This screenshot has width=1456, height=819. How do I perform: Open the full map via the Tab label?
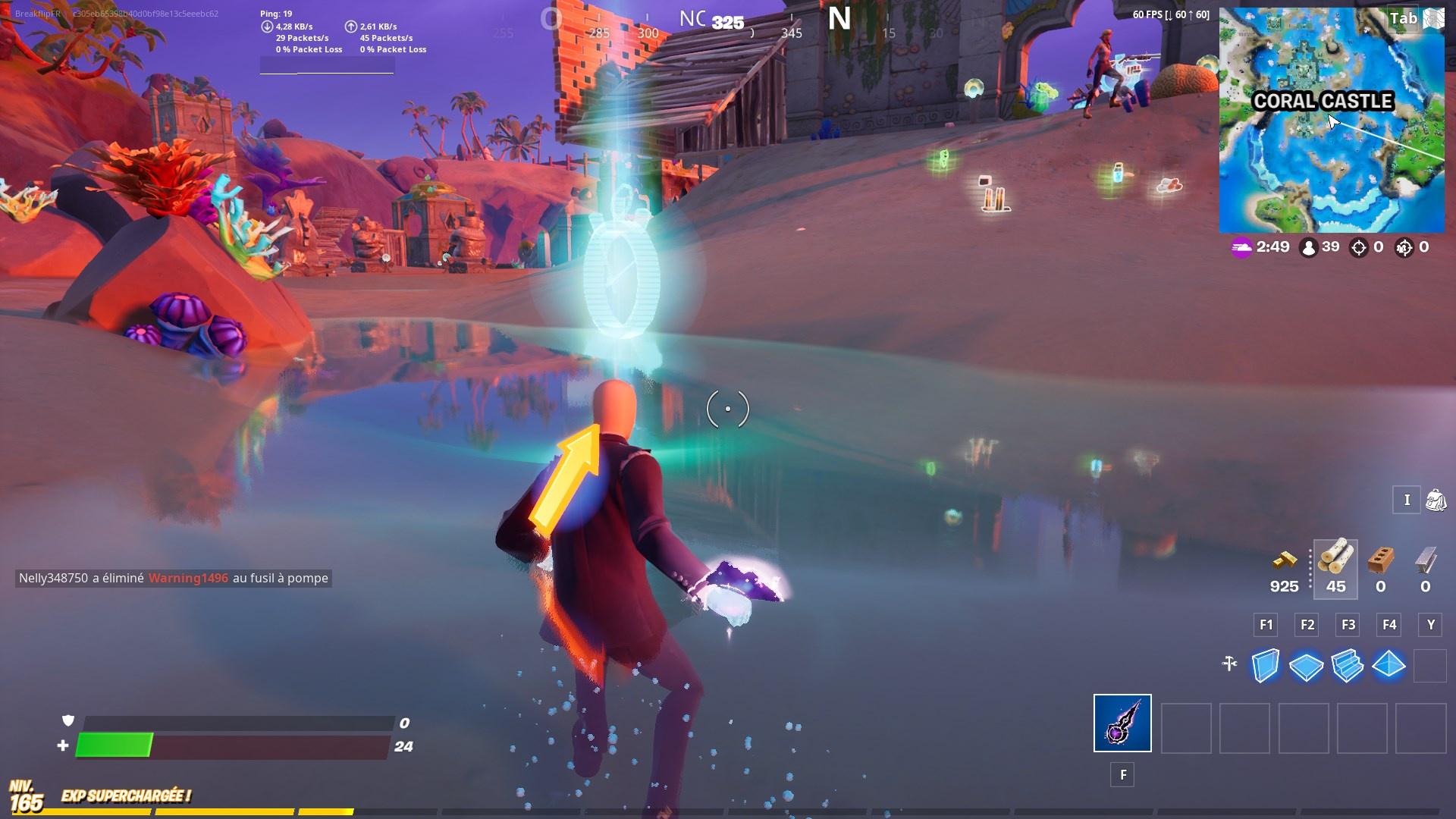point(1402,18)
